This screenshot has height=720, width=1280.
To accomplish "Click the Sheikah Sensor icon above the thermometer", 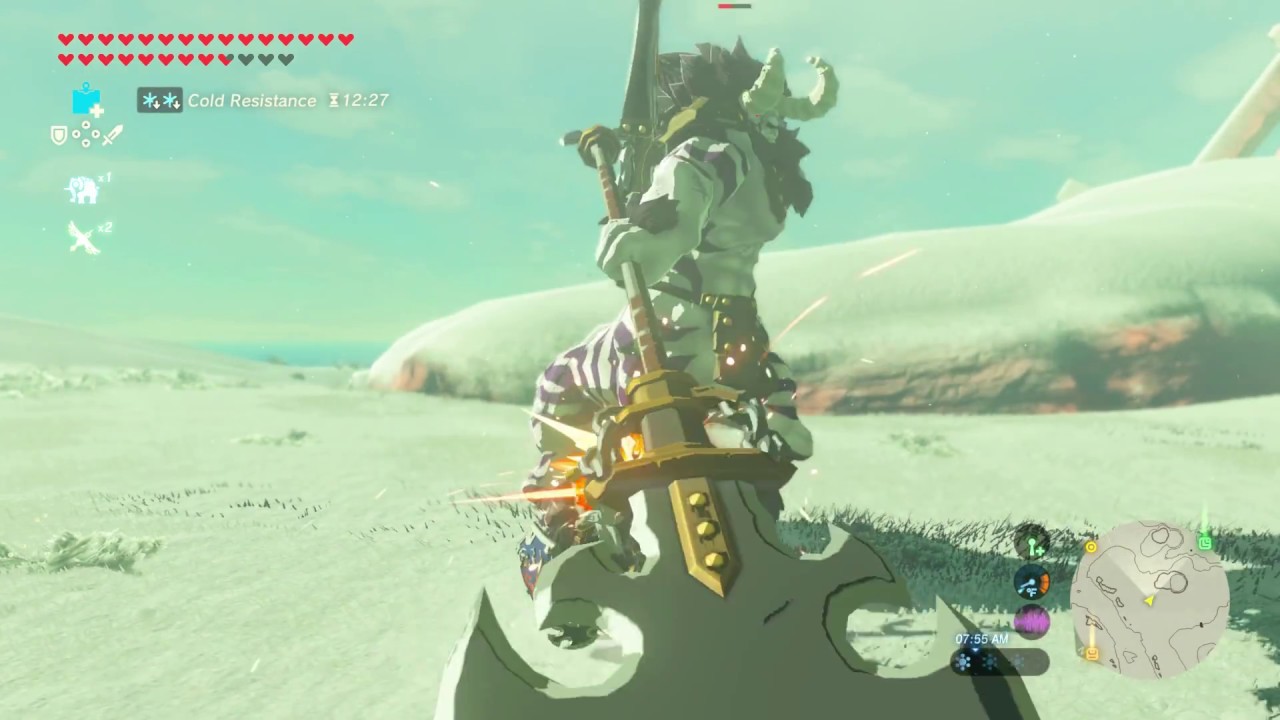I will coord(1032,546).
